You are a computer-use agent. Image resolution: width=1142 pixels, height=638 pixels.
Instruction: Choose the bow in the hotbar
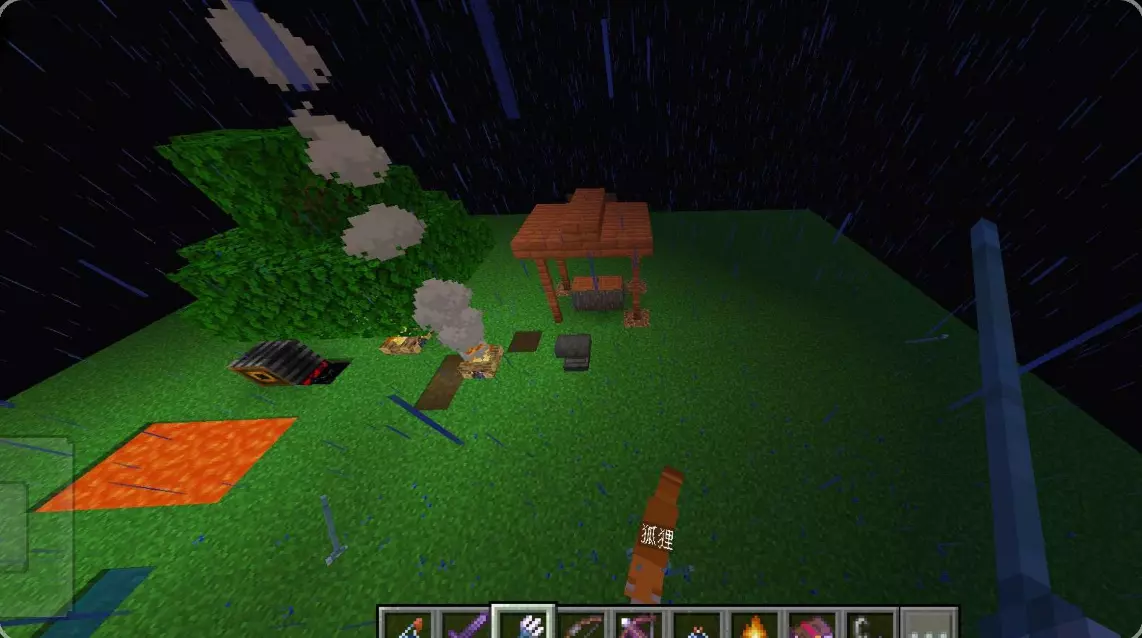pyautogui.click(x=580, y=626)
